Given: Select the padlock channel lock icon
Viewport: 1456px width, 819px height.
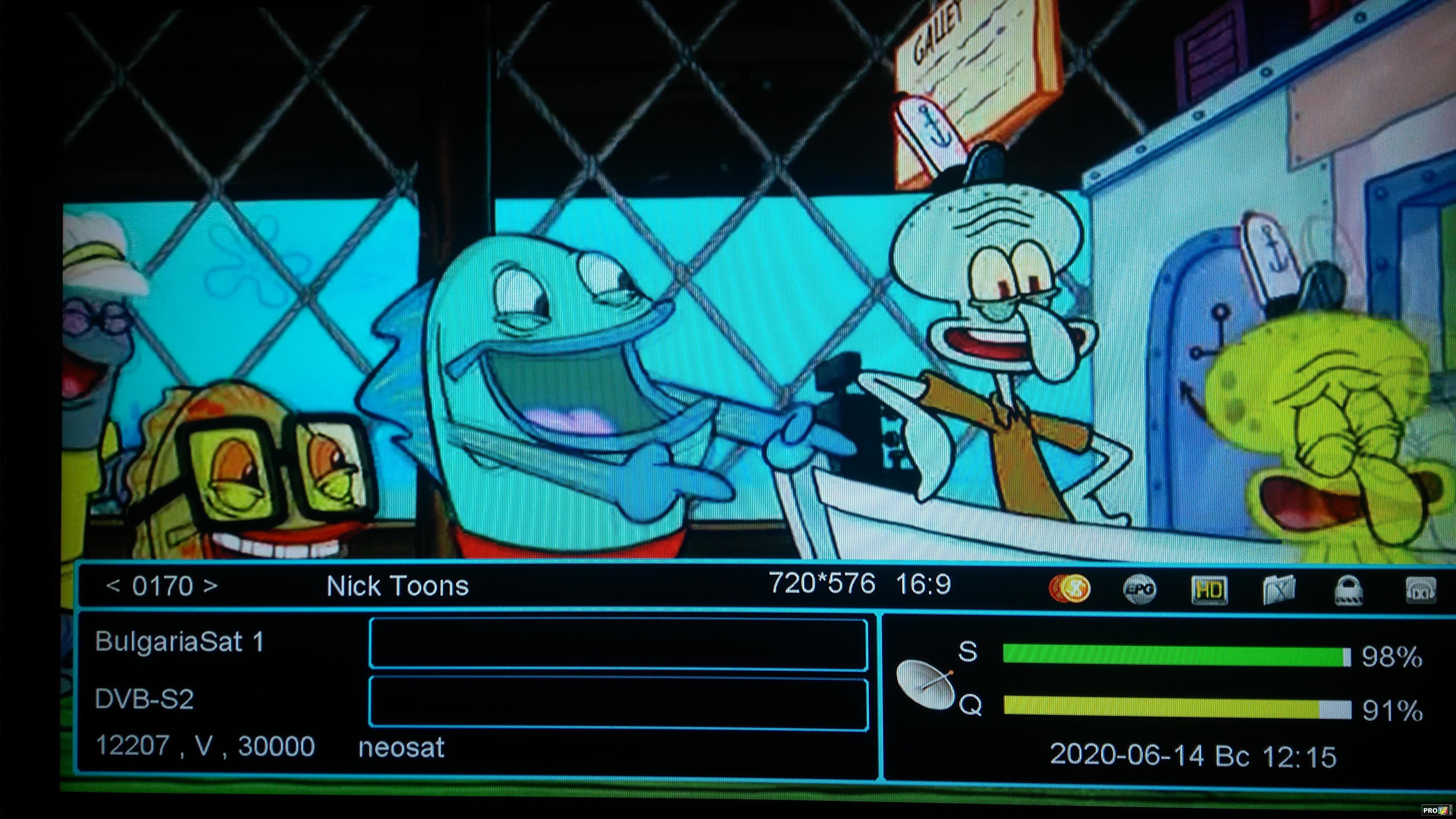Looking at the screenshot, I should (x=1349, y=591).
